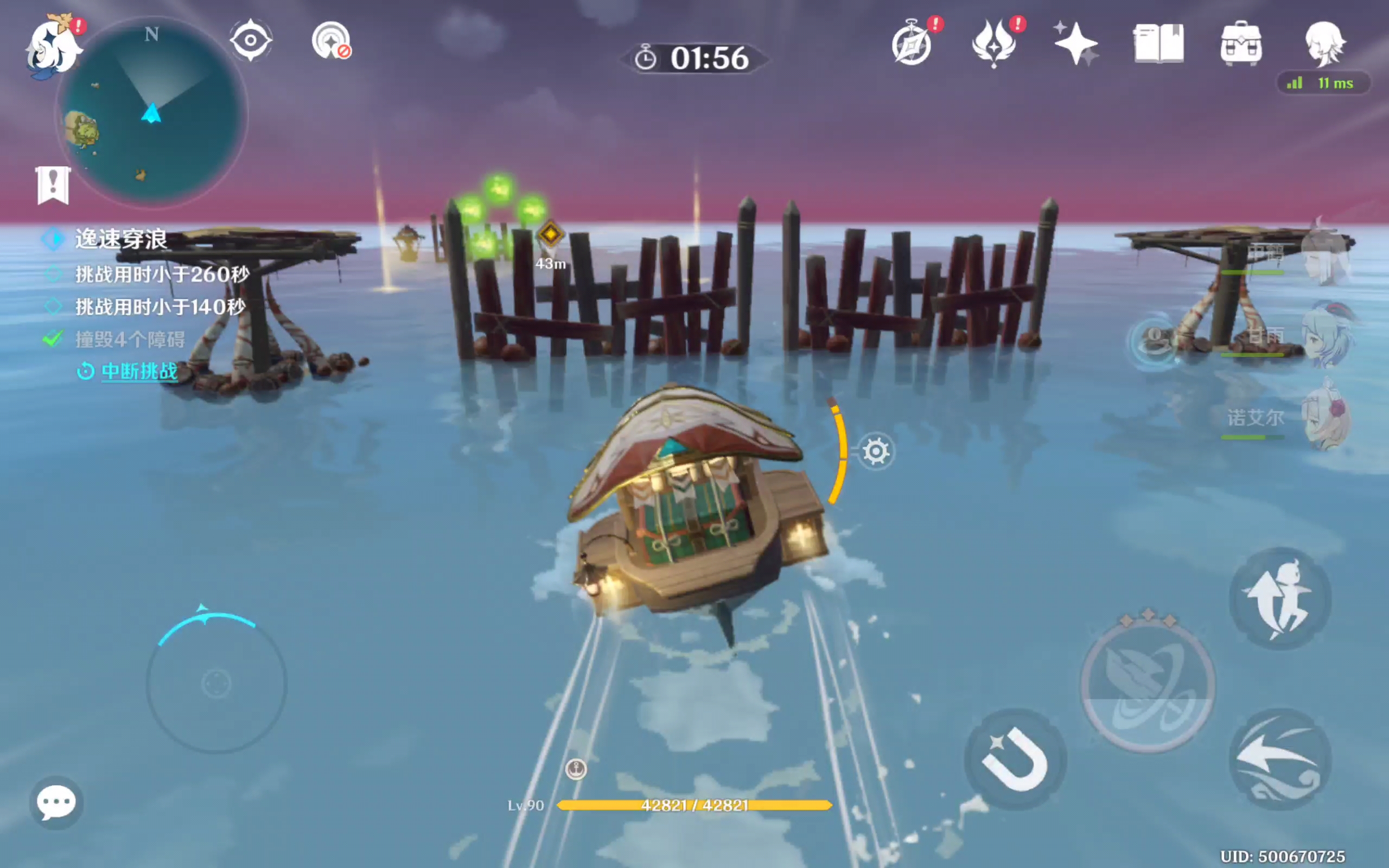Viewport: 1389px width, 868px height.
Task: Tap the co-op mode disabled icon
Action: point(331,41)
